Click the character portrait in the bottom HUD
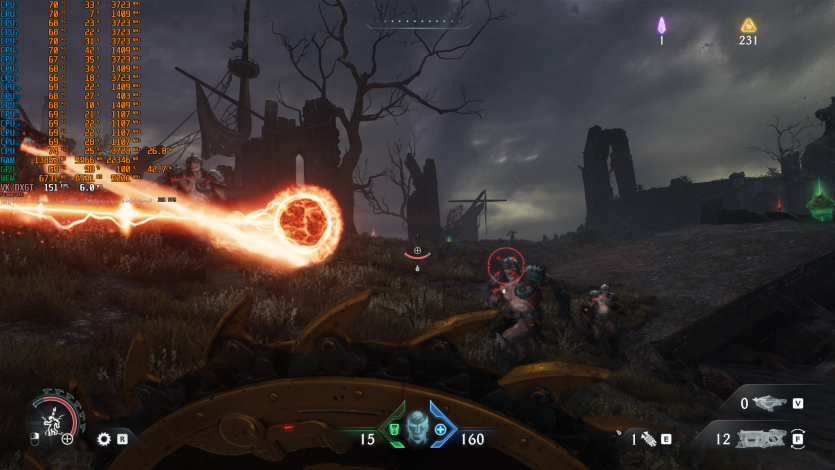Viewport: 835px width, 470px height. 417,427
